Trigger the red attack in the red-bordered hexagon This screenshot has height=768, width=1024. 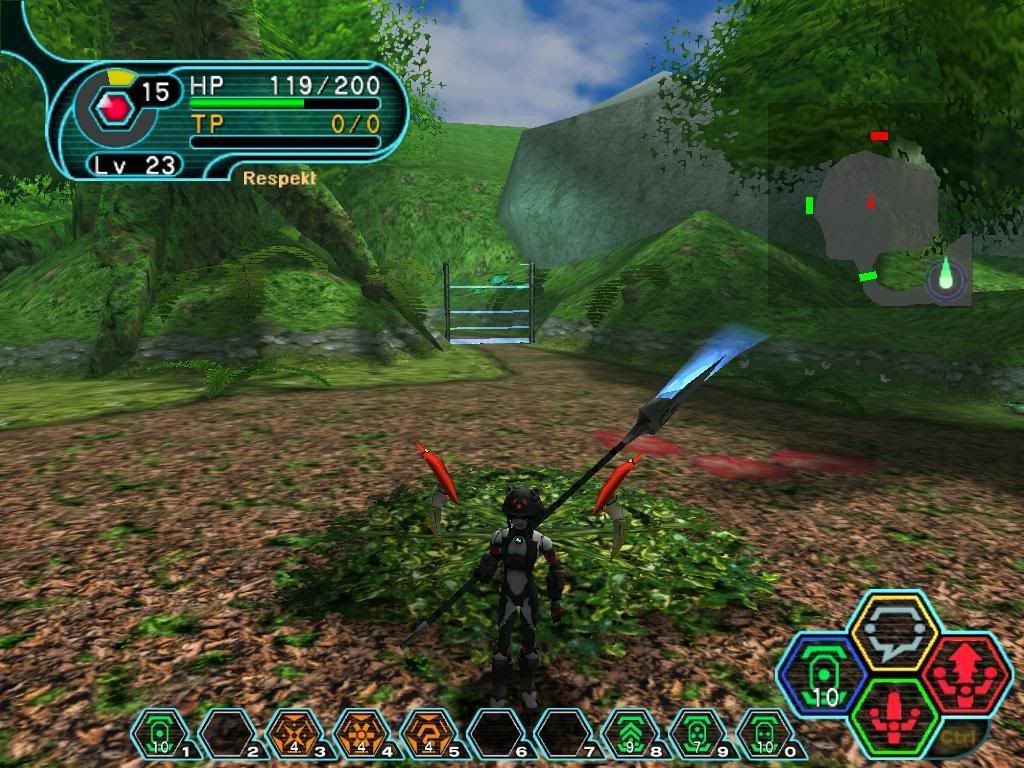point(965,675)
